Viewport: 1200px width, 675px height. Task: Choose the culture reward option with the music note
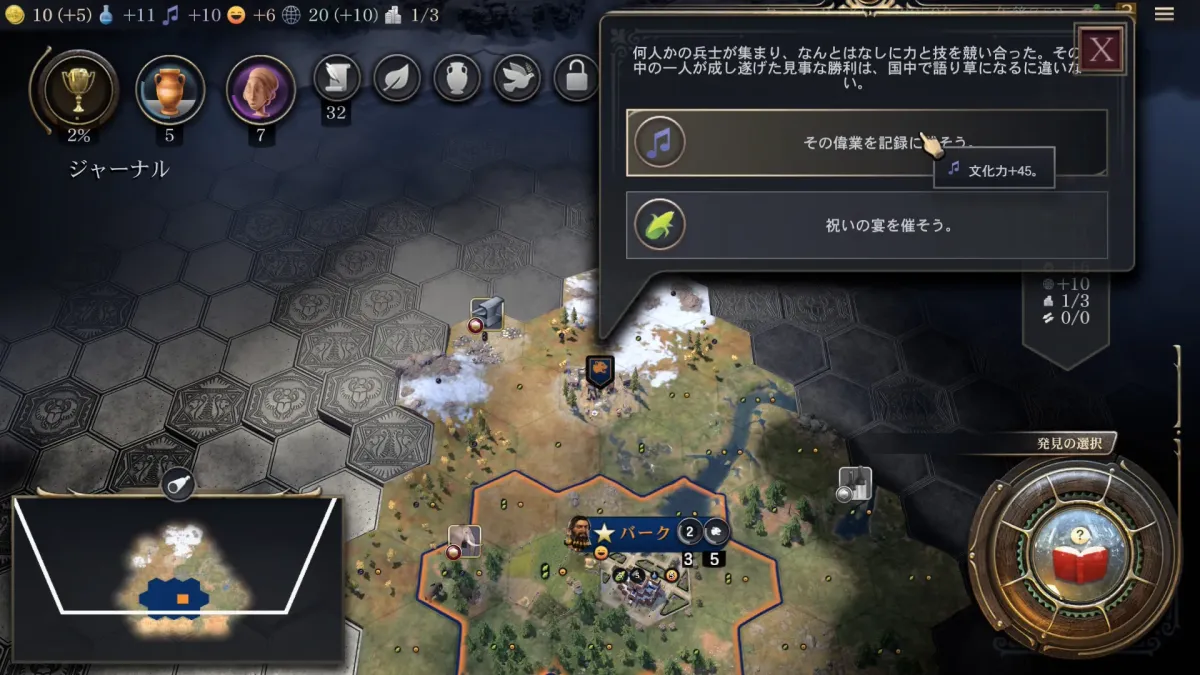(x=866, y=143)
